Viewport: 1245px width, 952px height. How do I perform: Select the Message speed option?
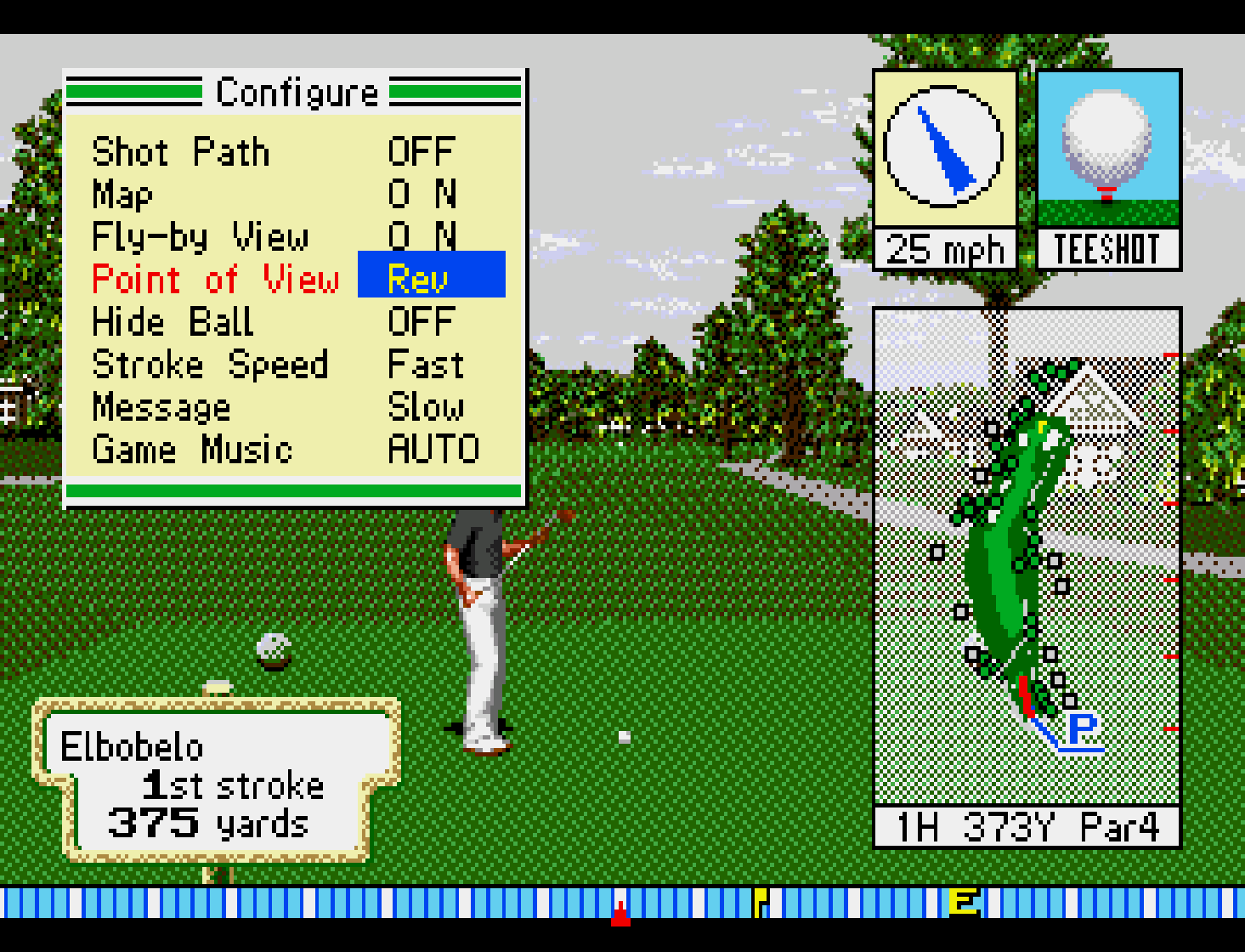(161, 407)
